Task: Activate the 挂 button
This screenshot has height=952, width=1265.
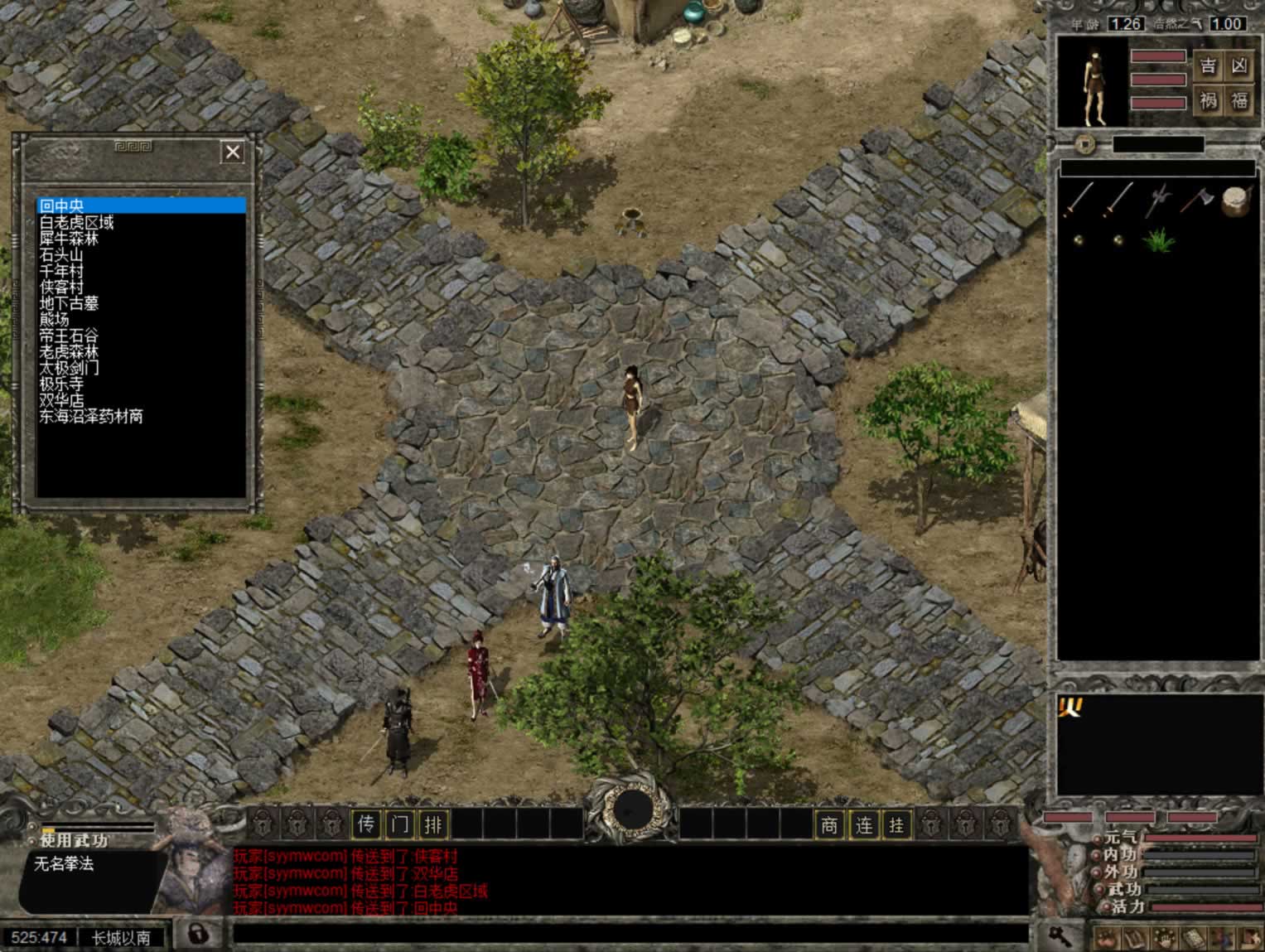Action: pyautogui.click(x=896, y=824)
